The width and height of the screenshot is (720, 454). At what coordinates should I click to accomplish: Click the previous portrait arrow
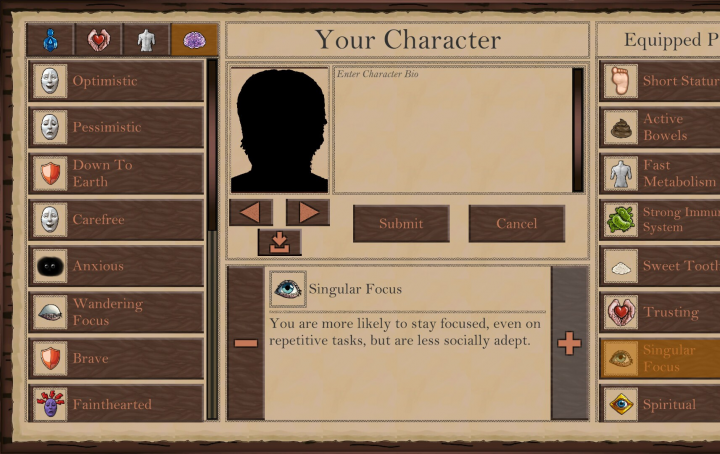point(250,212)
